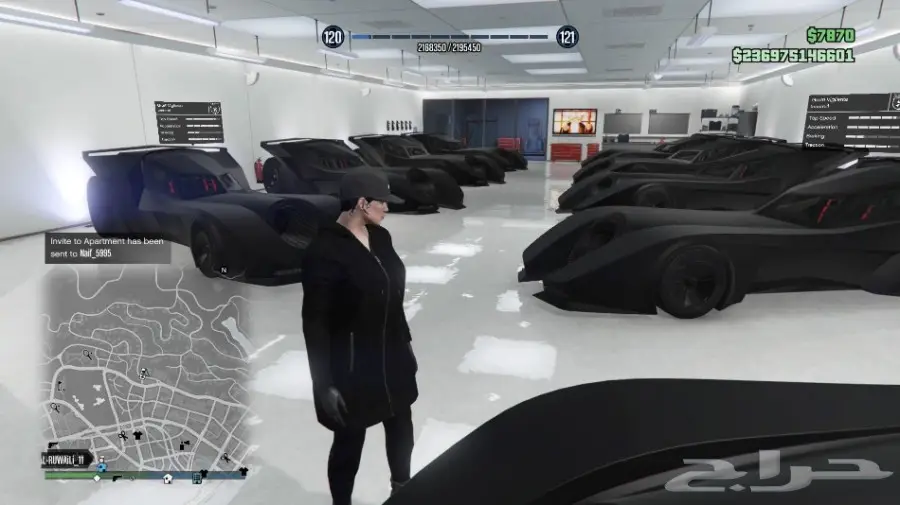Select the L-RUWAILI_11 player tag on the minimap
This screenshot has width=900, height=505.
(x=66, y=459)
